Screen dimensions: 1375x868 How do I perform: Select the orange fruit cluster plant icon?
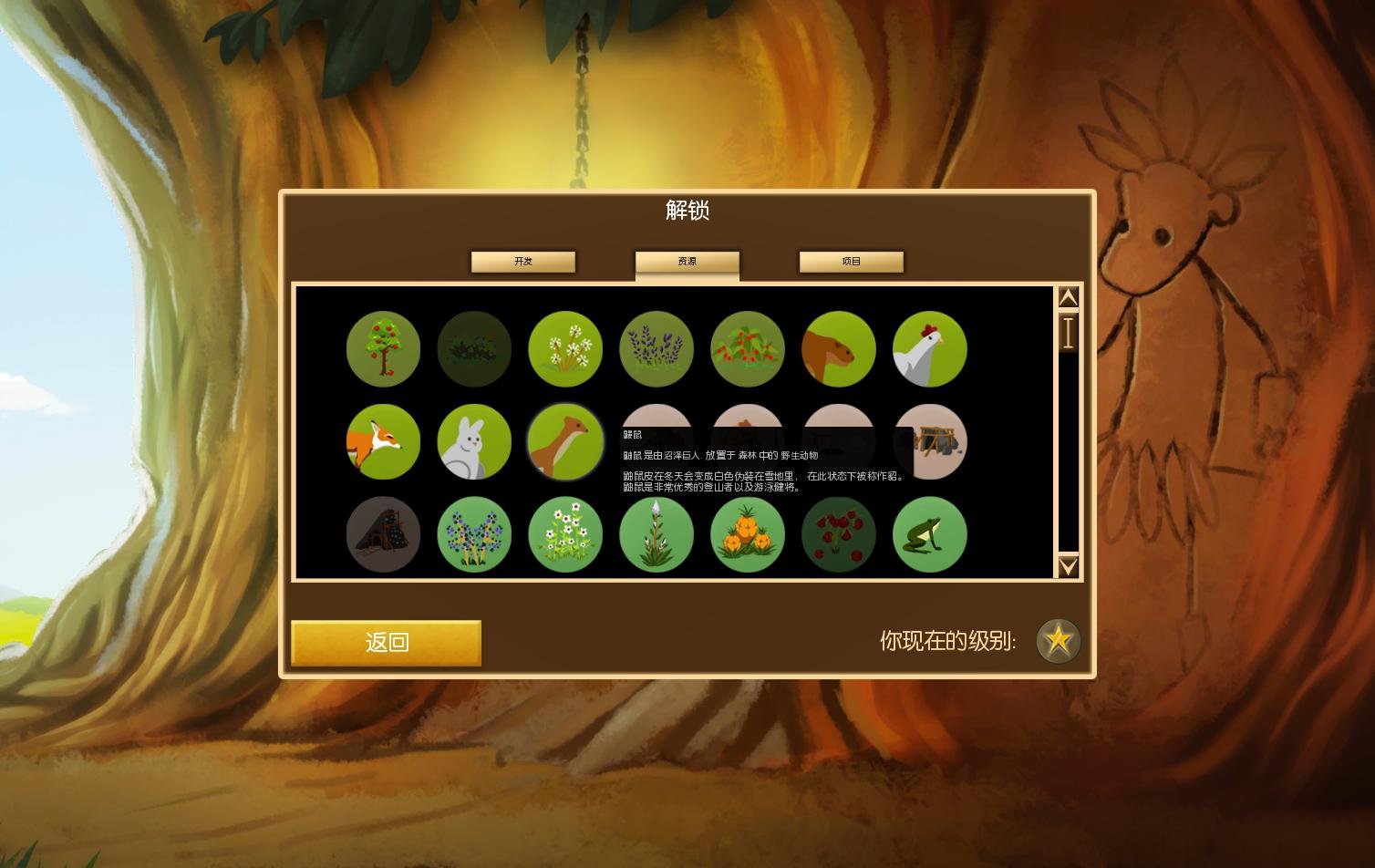point(748,535)
